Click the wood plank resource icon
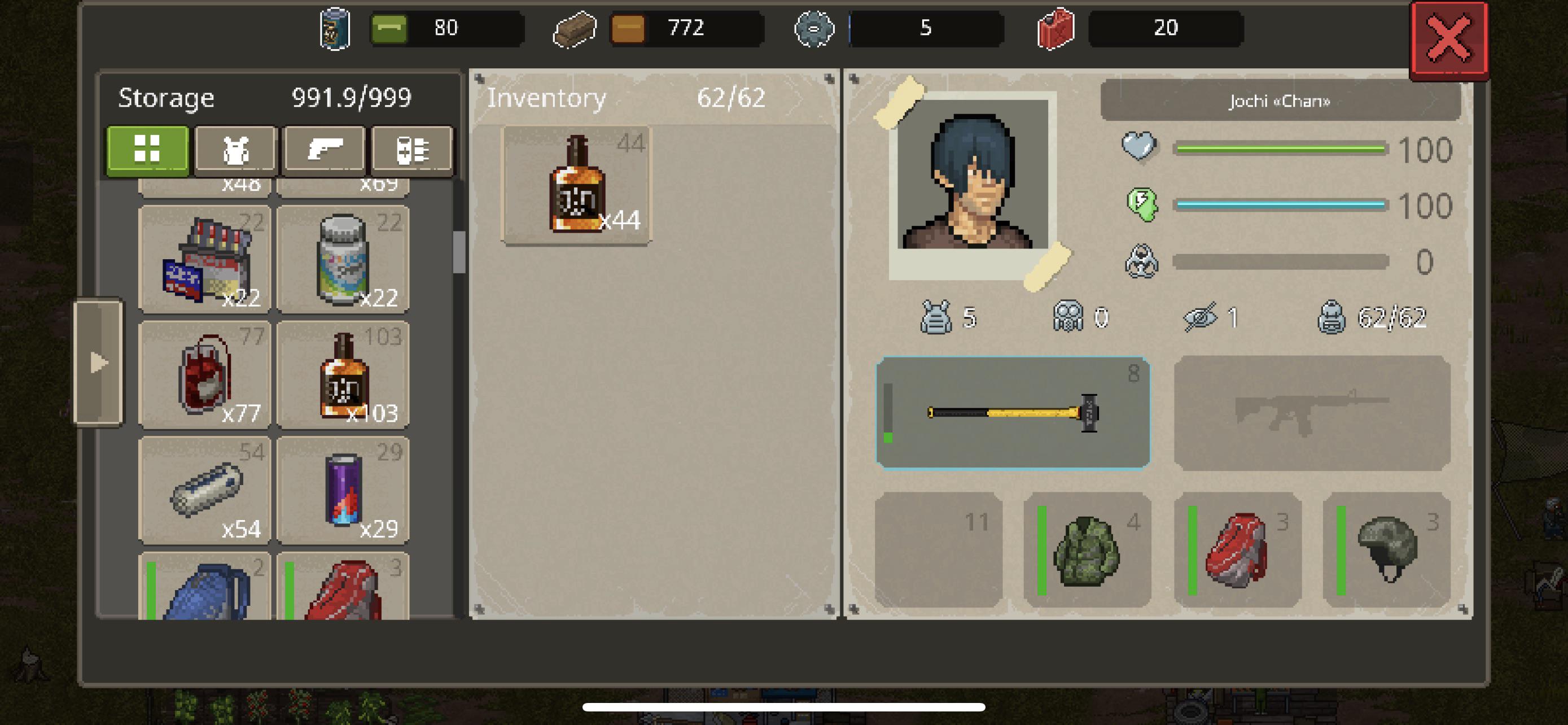Screen dimensions: 1568x725 (573, 28)
